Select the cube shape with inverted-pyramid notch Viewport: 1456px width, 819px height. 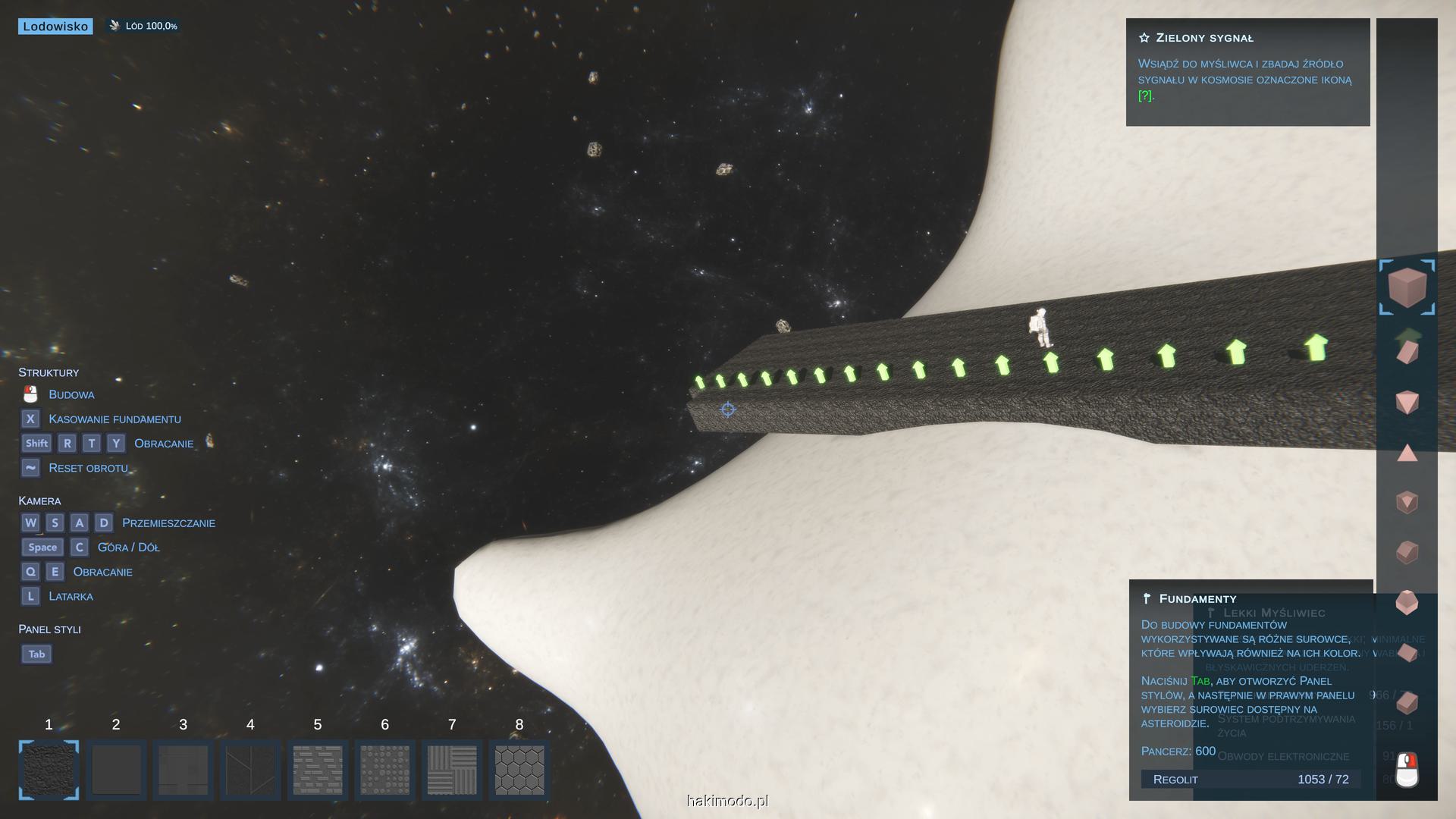coord(1407,502)
